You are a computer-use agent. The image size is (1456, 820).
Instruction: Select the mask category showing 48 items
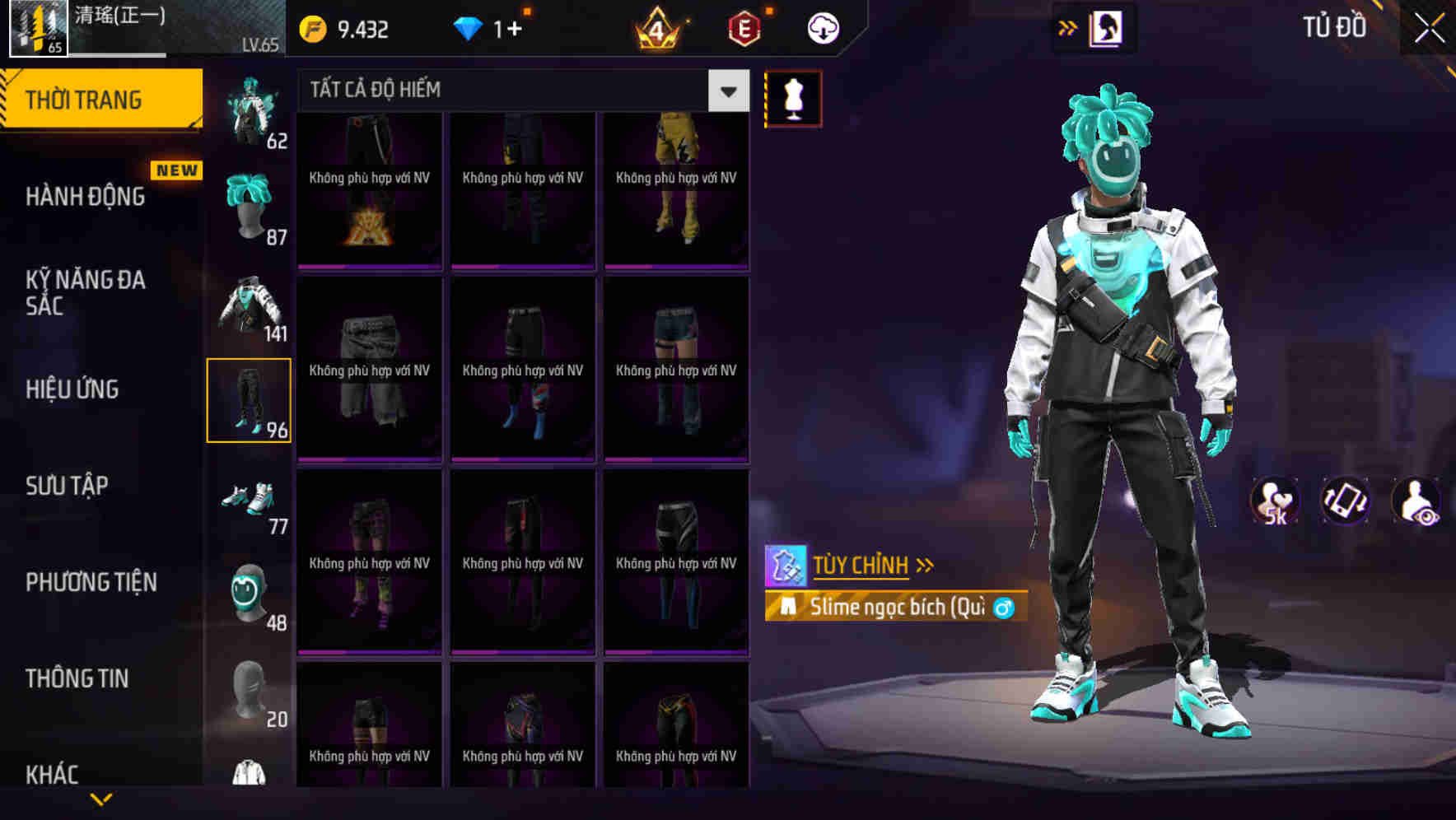pyautogui.click(x=250, y=593)
